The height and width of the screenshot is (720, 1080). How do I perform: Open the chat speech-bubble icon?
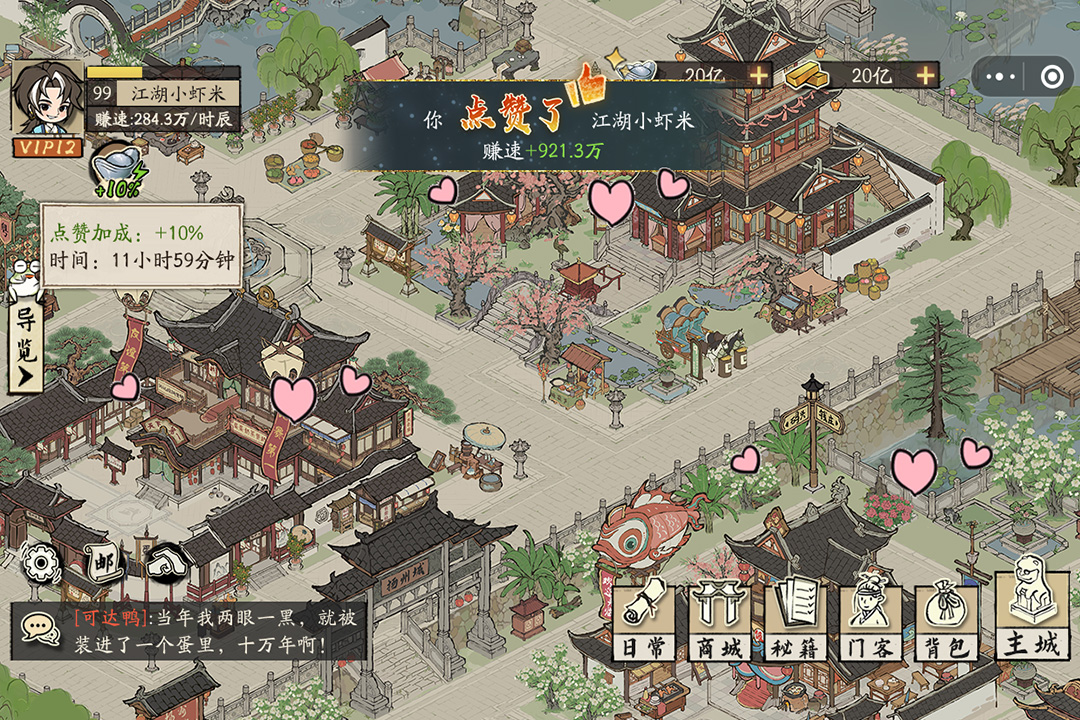pyautogui.click(x=38, y=629)
